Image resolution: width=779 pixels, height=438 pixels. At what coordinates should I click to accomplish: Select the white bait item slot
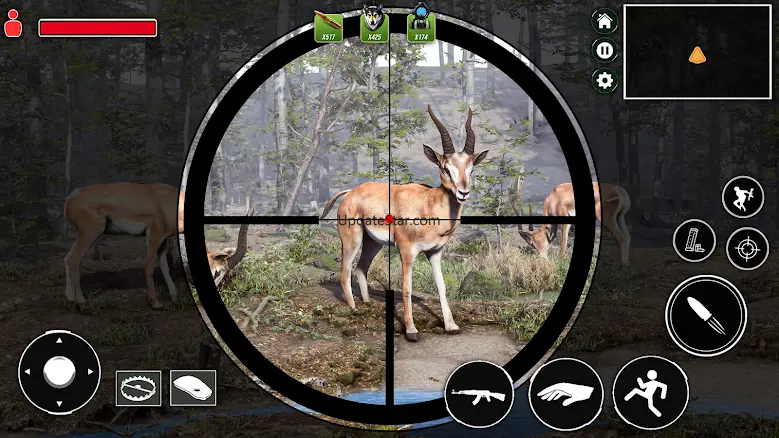click(193, 387)
